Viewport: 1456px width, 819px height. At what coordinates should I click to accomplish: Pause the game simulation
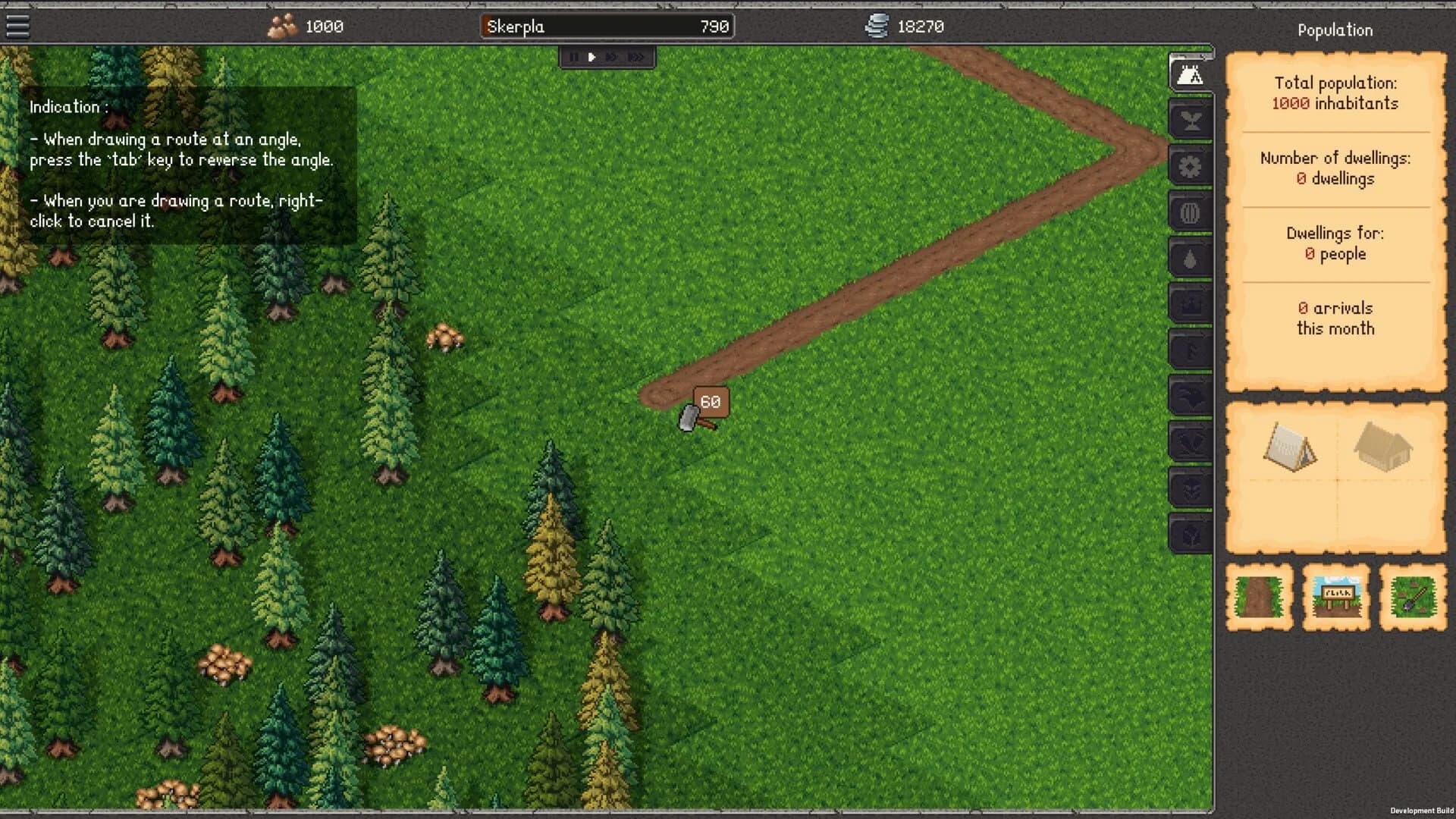tap(573, 56)
